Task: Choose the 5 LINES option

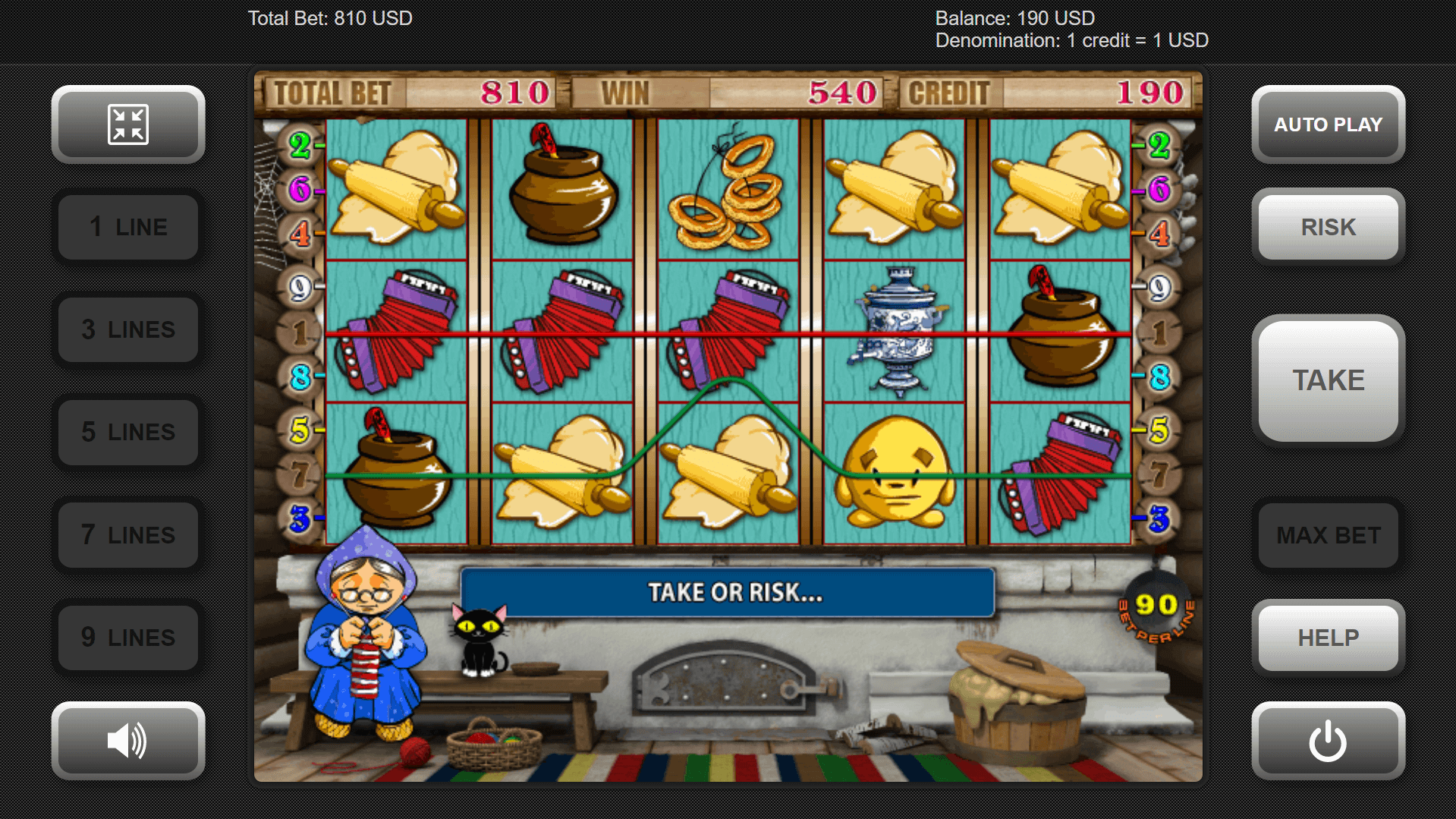Action: (128, 432)
